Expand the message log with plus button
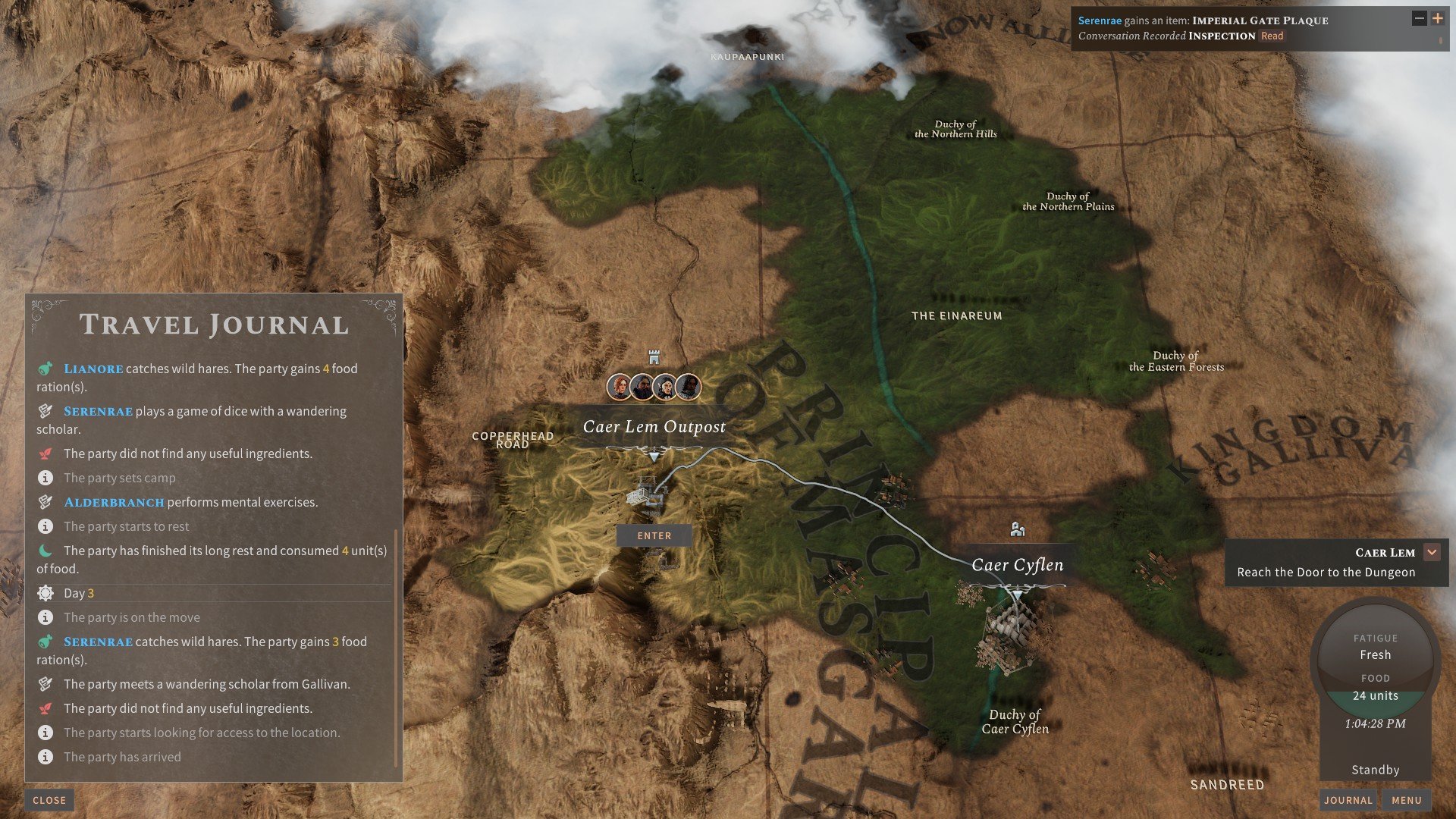 1437,19
